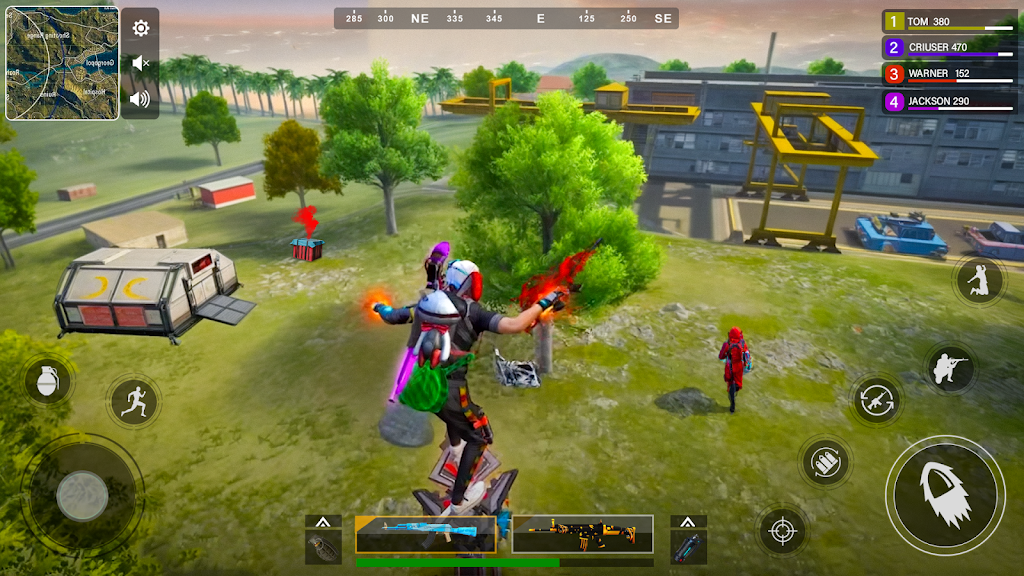Toggle sprint with the running man button

(134, 402)
